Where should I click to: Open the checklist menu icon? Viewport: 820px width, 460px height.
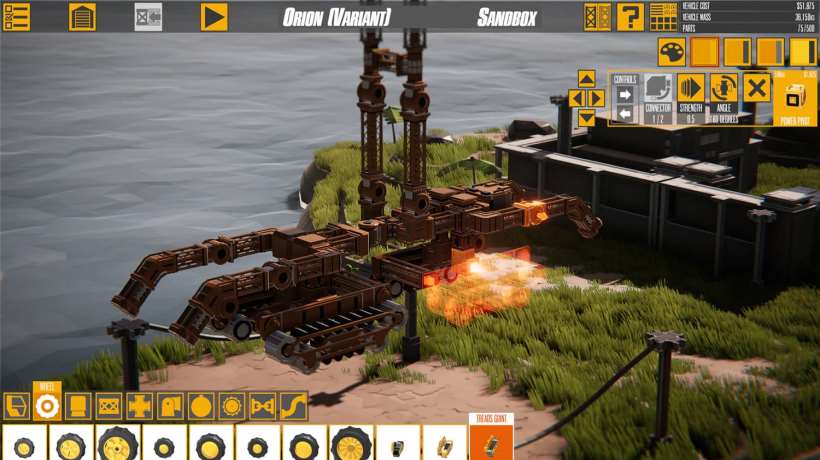point(17,17)
